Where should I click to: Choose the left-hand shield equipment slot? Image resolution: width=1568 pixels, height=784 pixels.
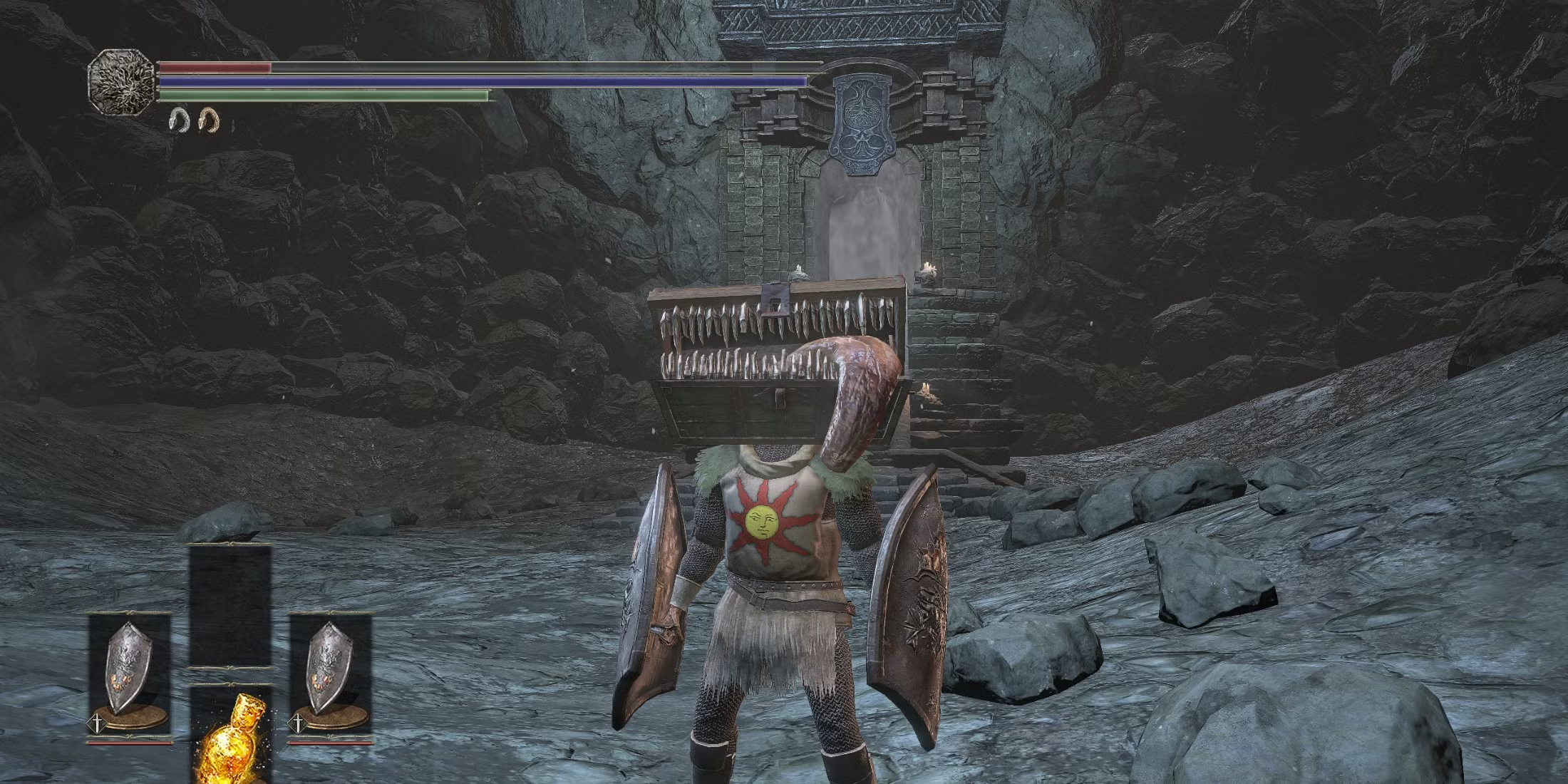click(x=129, y=674)
